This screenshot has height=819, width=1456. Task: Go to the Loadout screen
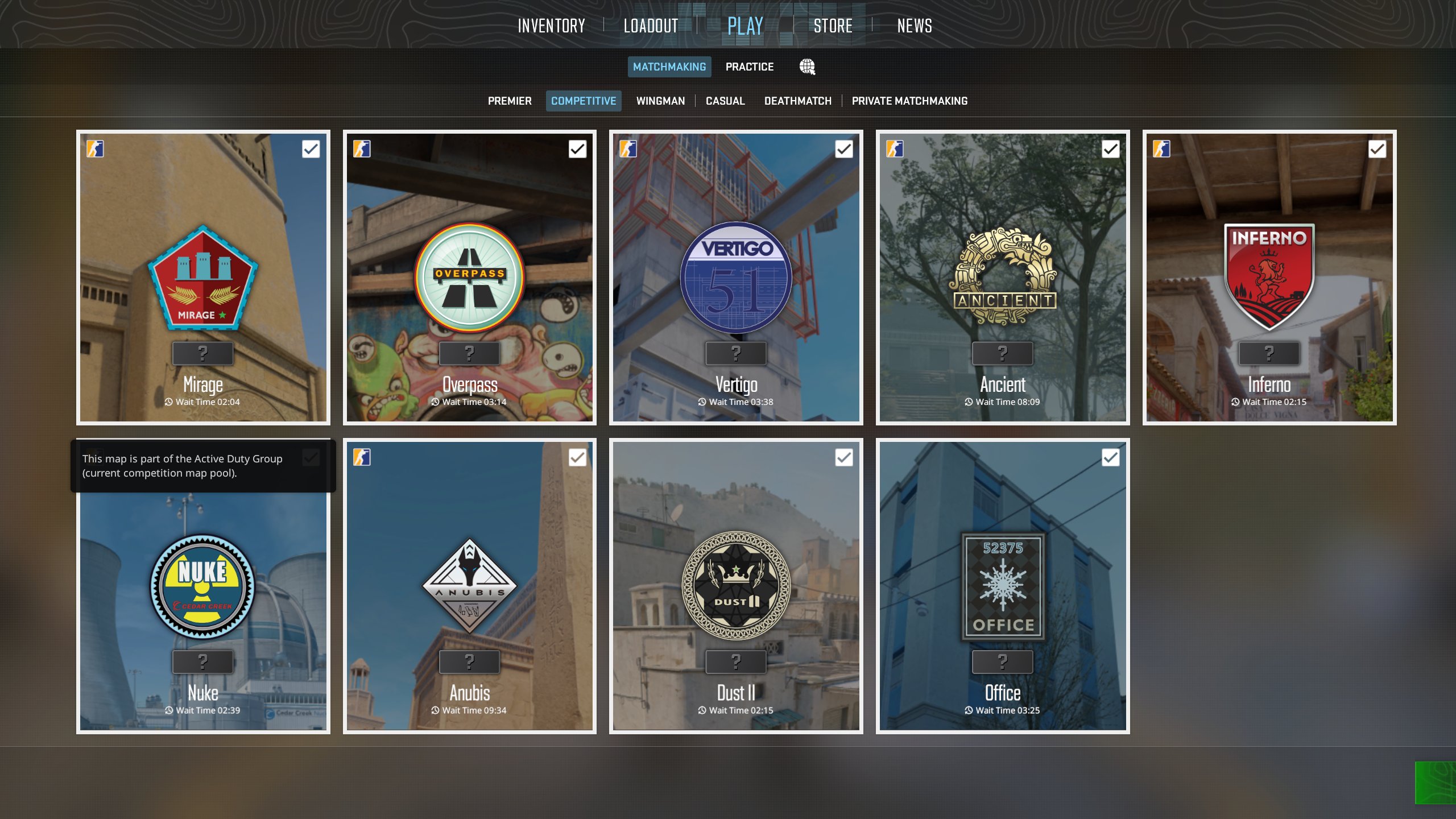(x=651, y=26)
